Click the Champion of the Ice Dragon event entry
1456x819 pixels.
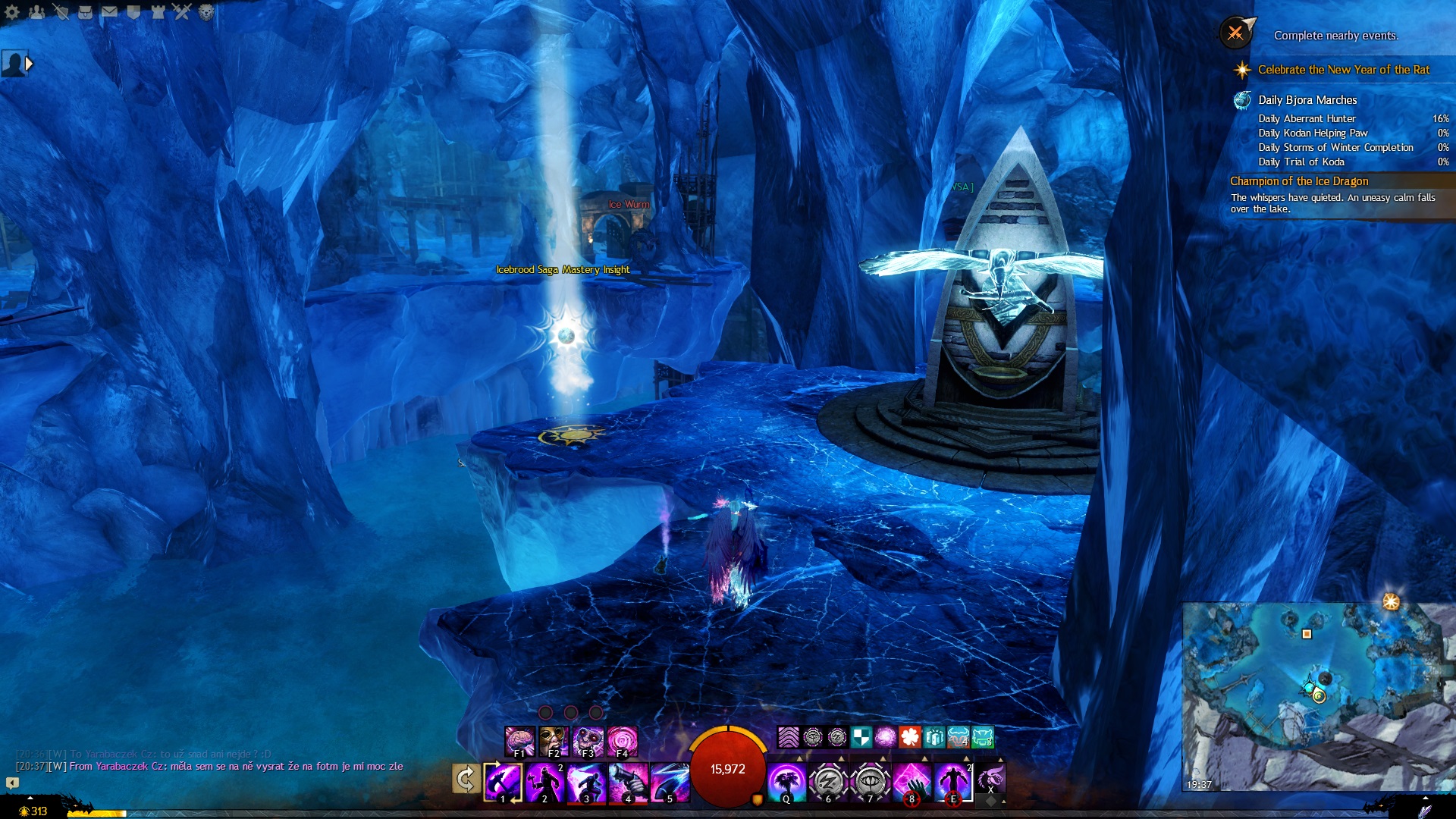point(1299,181)
